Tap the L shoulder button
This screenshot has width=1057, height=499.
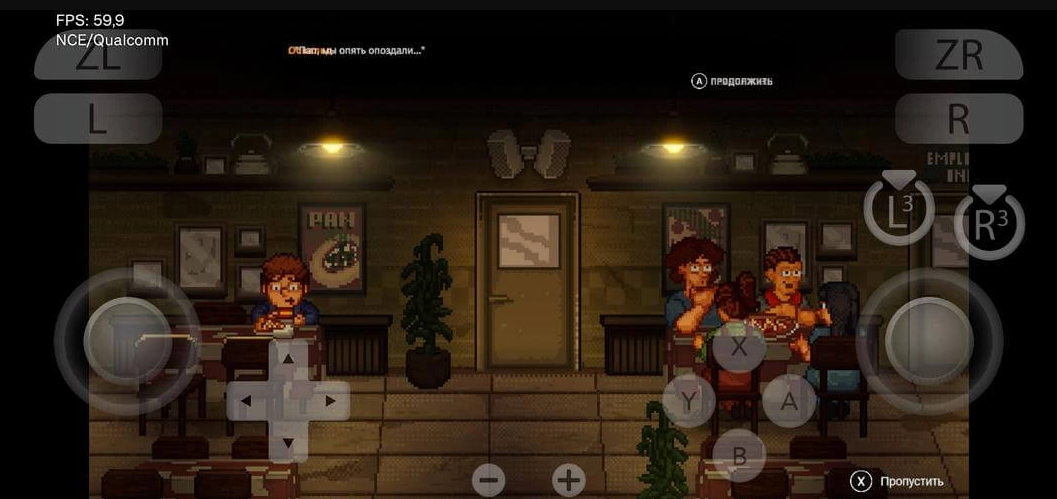click(98, 119)
